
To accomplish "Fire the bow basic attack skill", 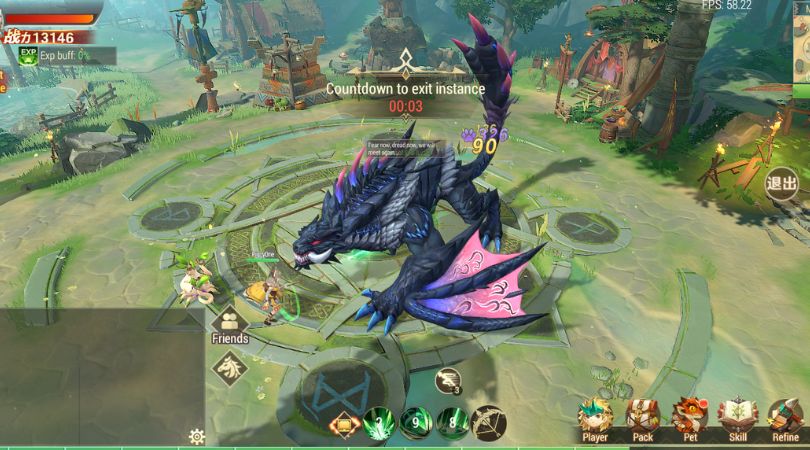I will tap(489, 423).
